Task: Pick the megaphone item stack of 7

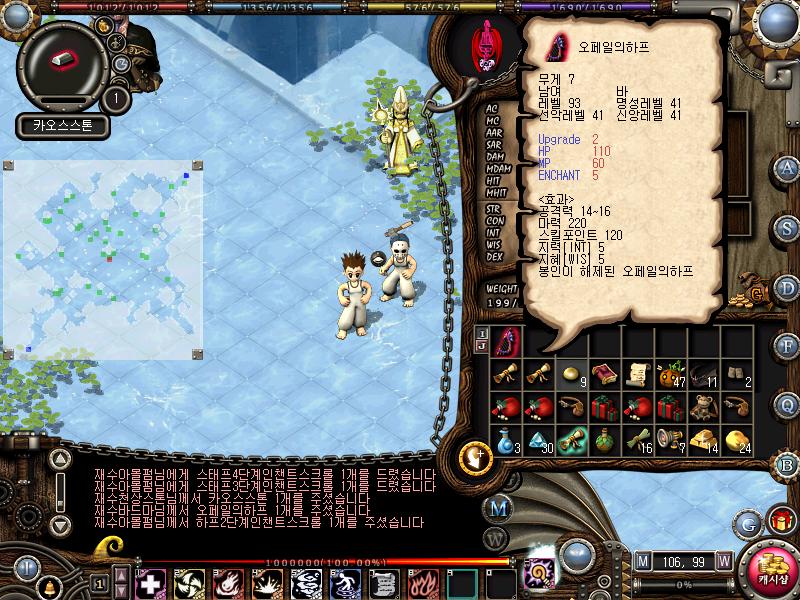Action: (669, 440)
